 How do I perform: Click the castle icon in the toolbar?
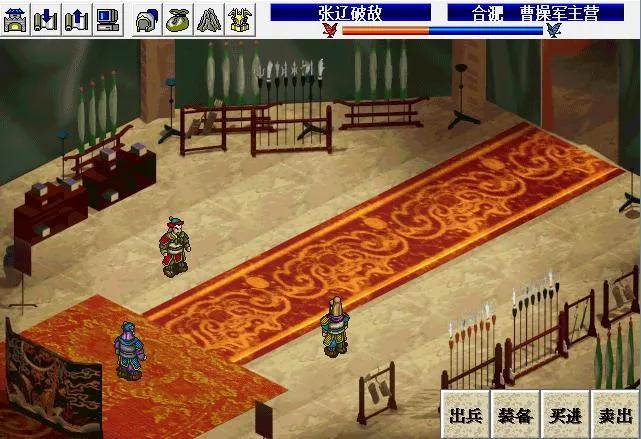pos(16,17)
